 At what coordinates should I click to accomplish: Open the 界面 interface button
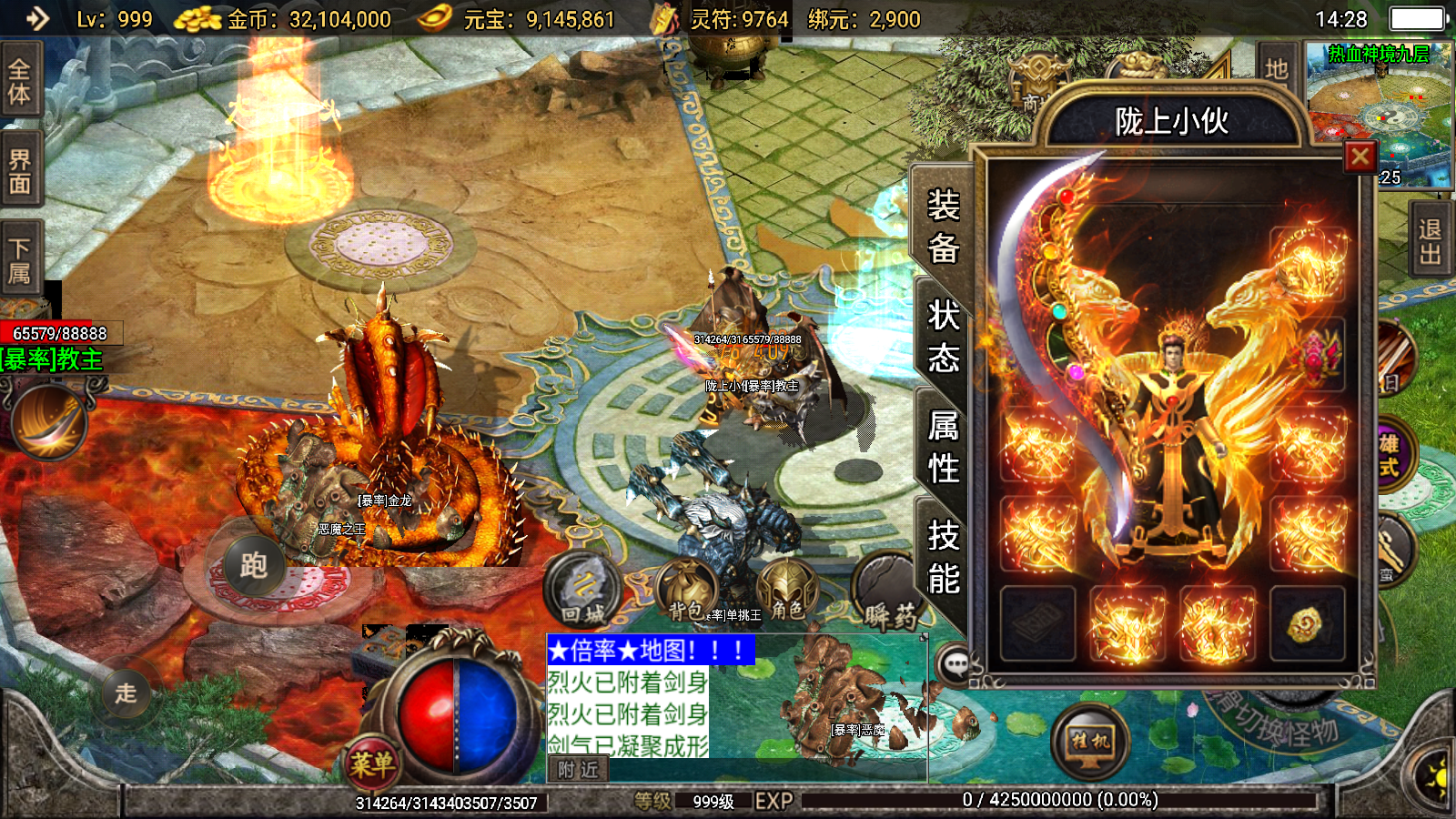[19, 171]
